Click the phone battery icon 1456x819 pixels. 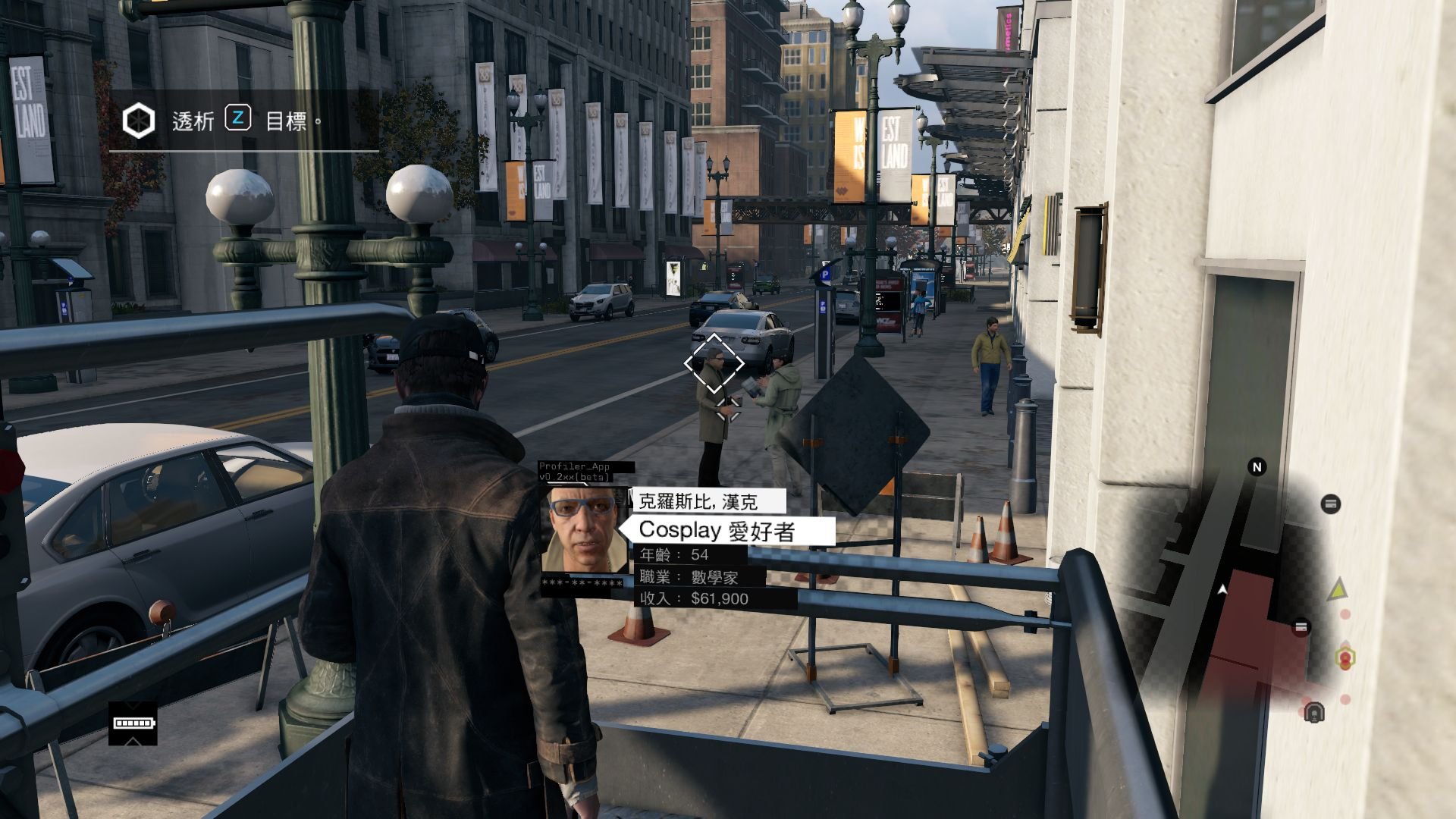pyautogui.click(x=133, y=723)
